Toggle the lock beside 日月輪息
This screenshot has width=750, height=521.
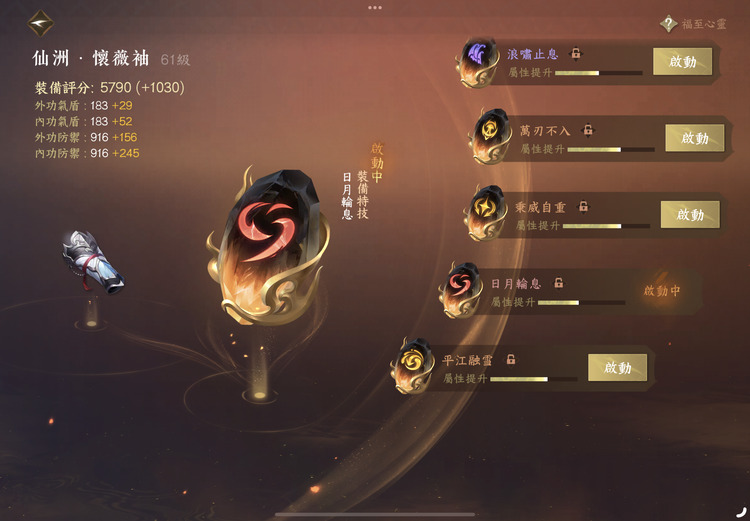click(x=559, y=283)
